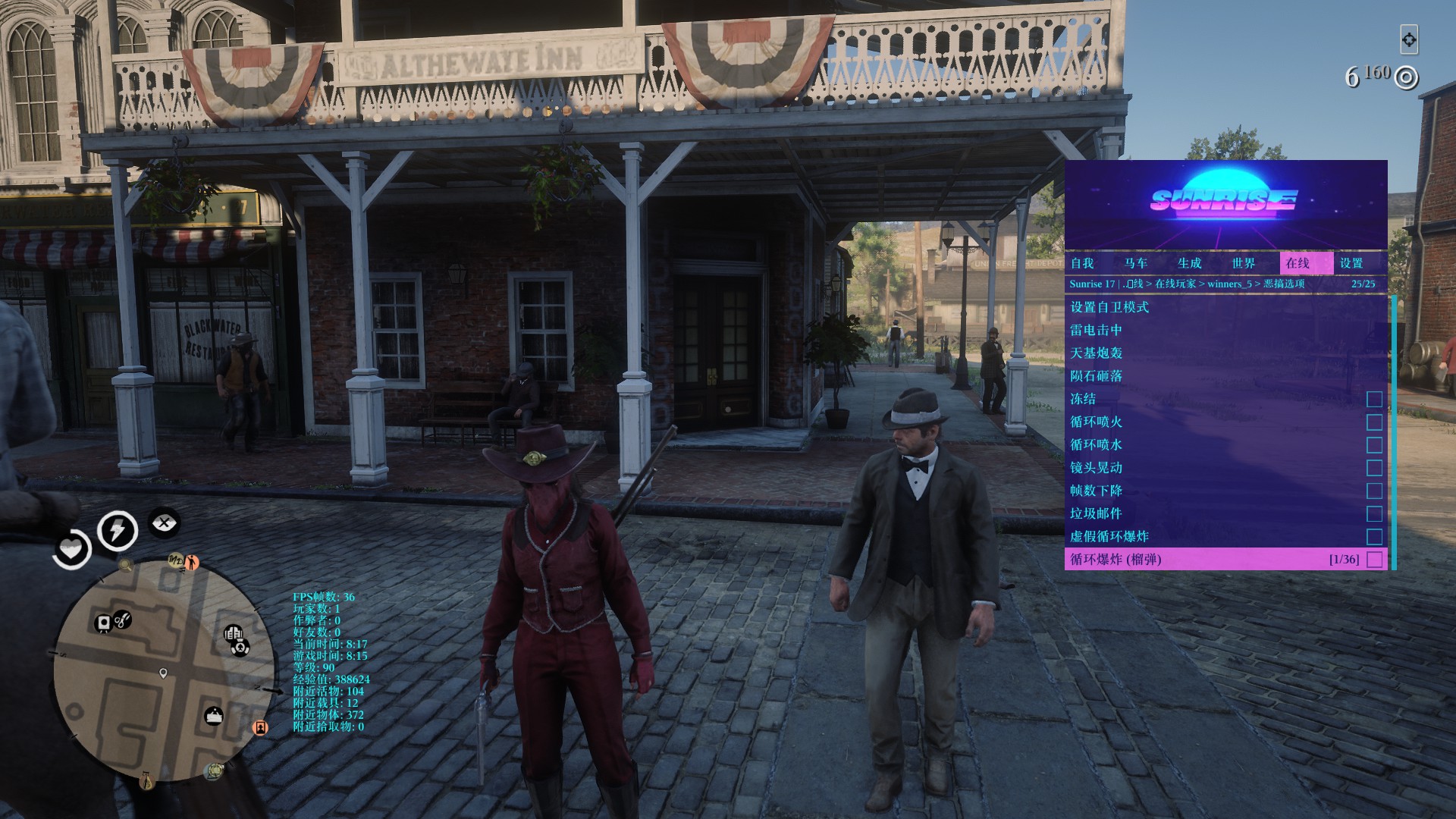Image resolution: width=1456 pixels, height=819 pixels.
Task: Enable the highlighted 循环爆炸 (榴弹) checkbox
Action: 1374,560
